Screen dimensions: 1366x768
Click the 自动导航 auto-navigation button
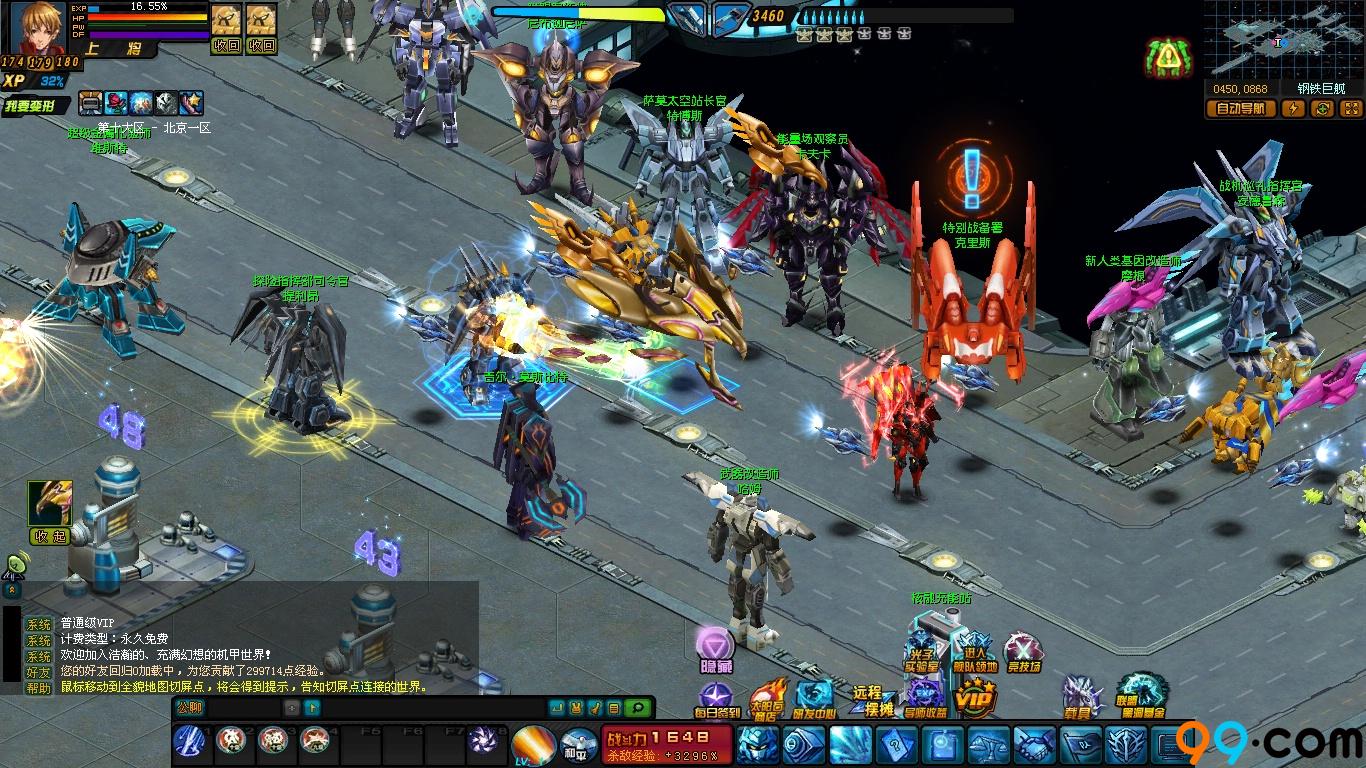1240,108
